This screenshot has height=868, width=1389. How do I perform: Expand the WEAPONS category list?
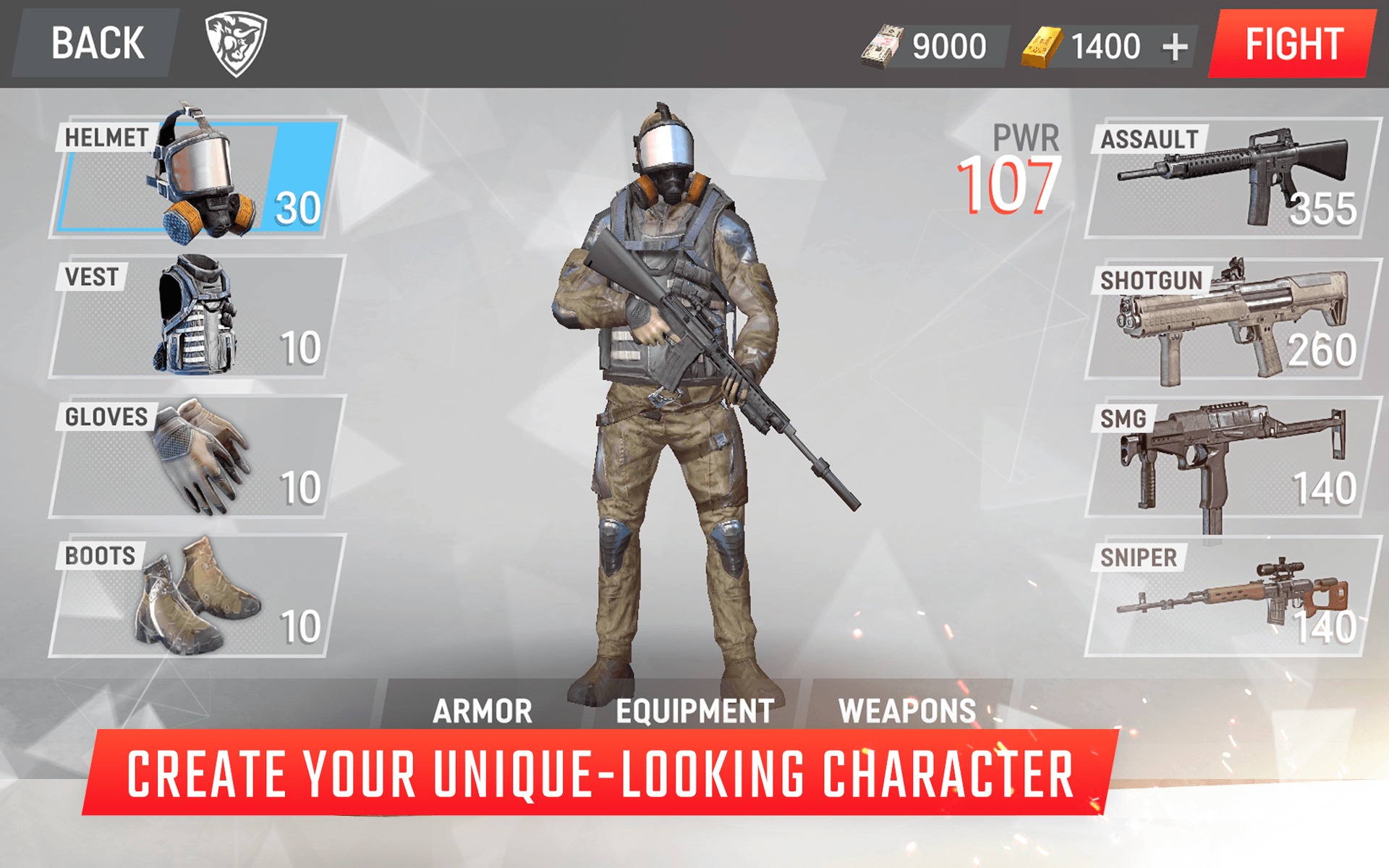[x=906, y=710]
